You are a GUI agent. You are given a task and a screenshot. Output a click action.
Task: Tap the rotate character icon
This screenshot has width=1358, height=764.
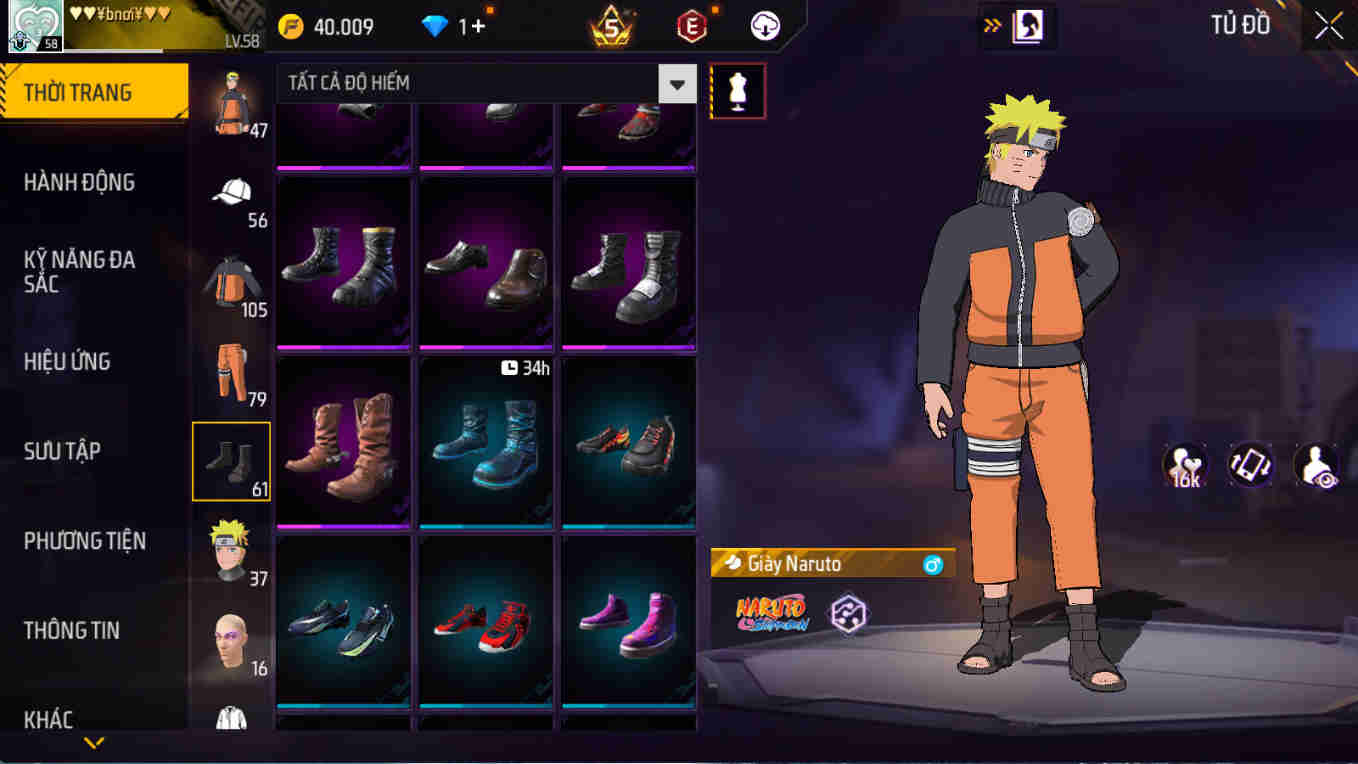(x=1250, y=463)
